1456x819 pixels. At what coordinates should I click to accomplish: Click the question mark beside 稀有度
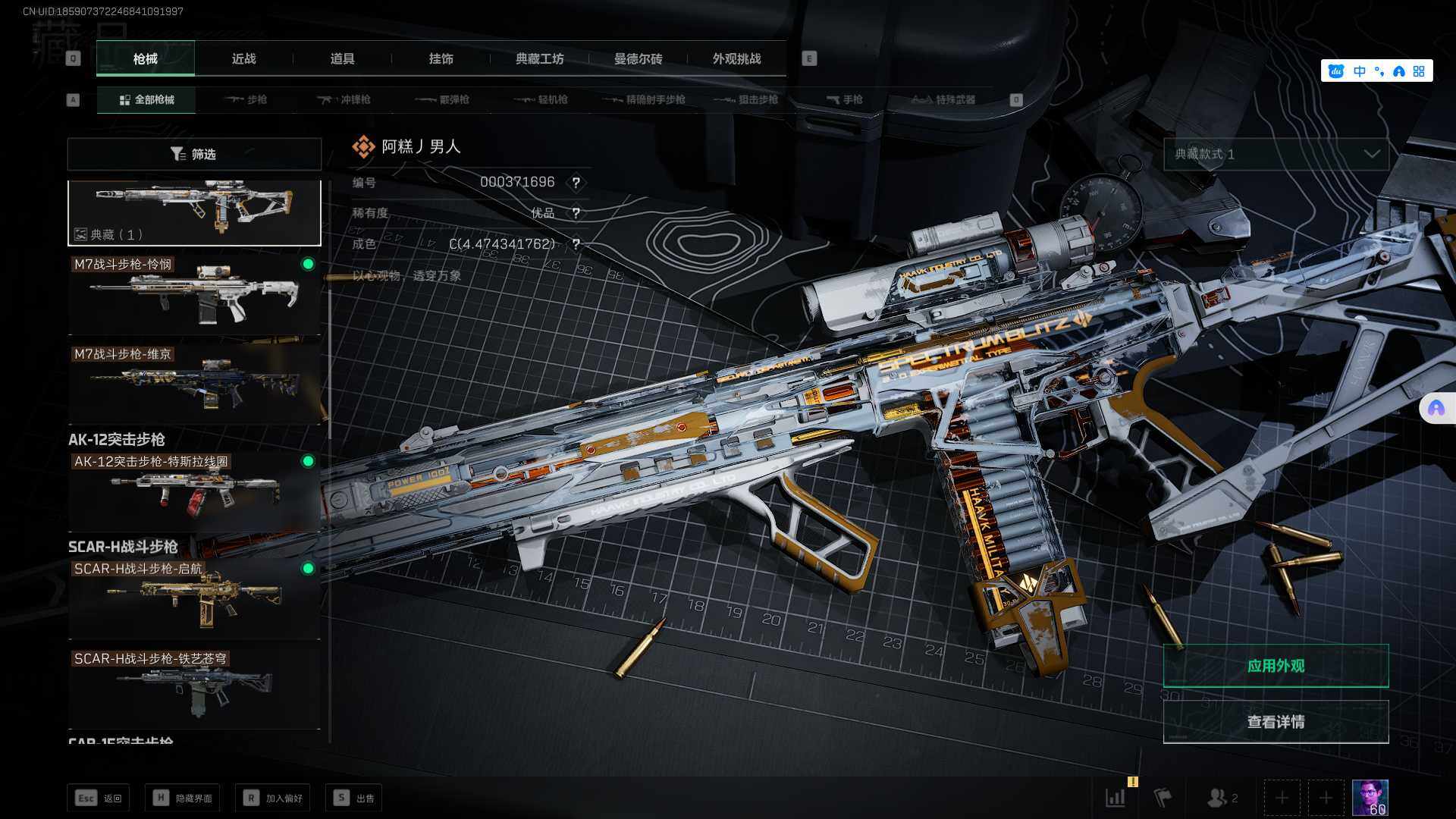576,213
